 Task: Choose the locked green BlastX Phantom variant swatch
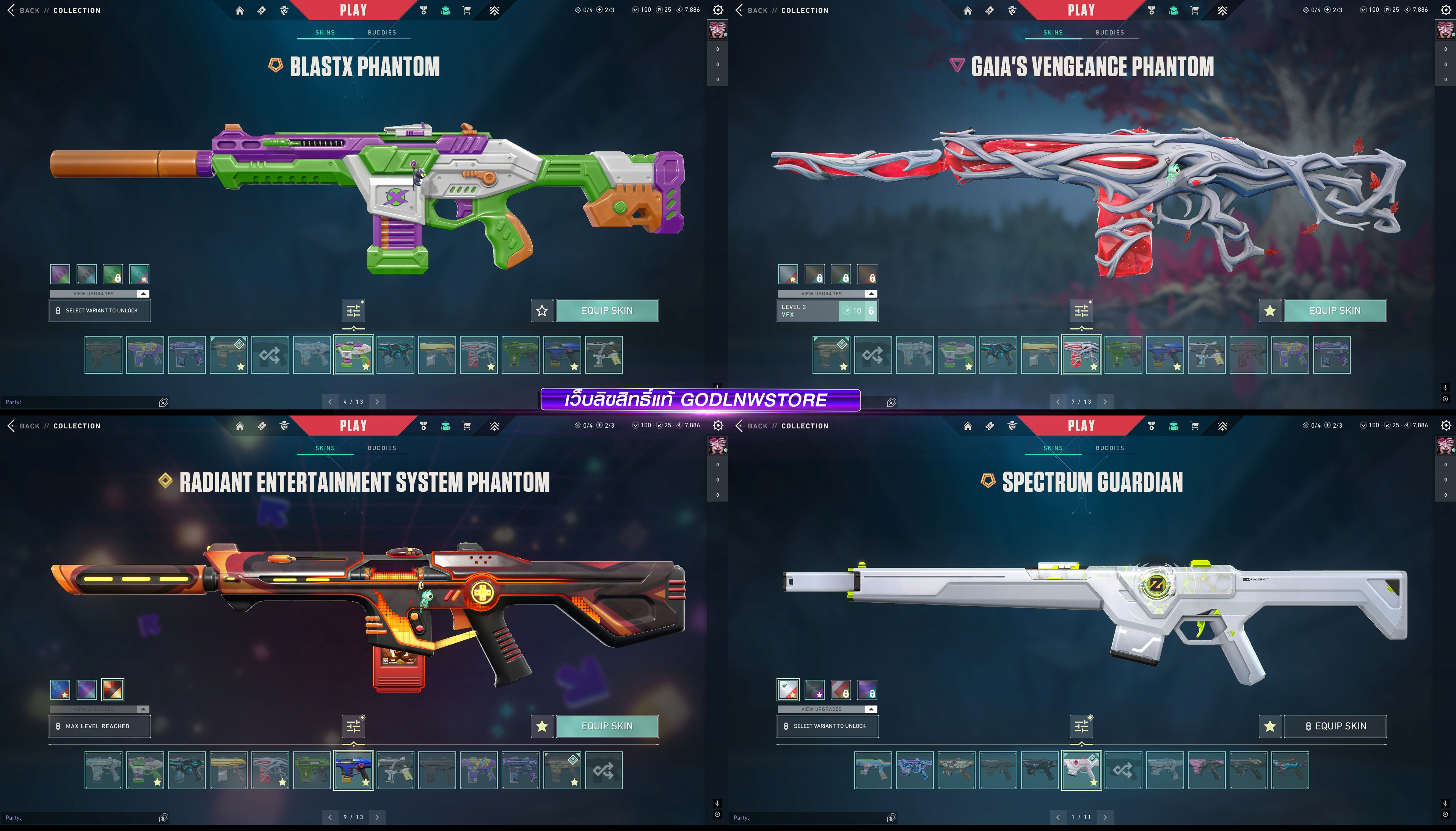[x=113, y=274]
